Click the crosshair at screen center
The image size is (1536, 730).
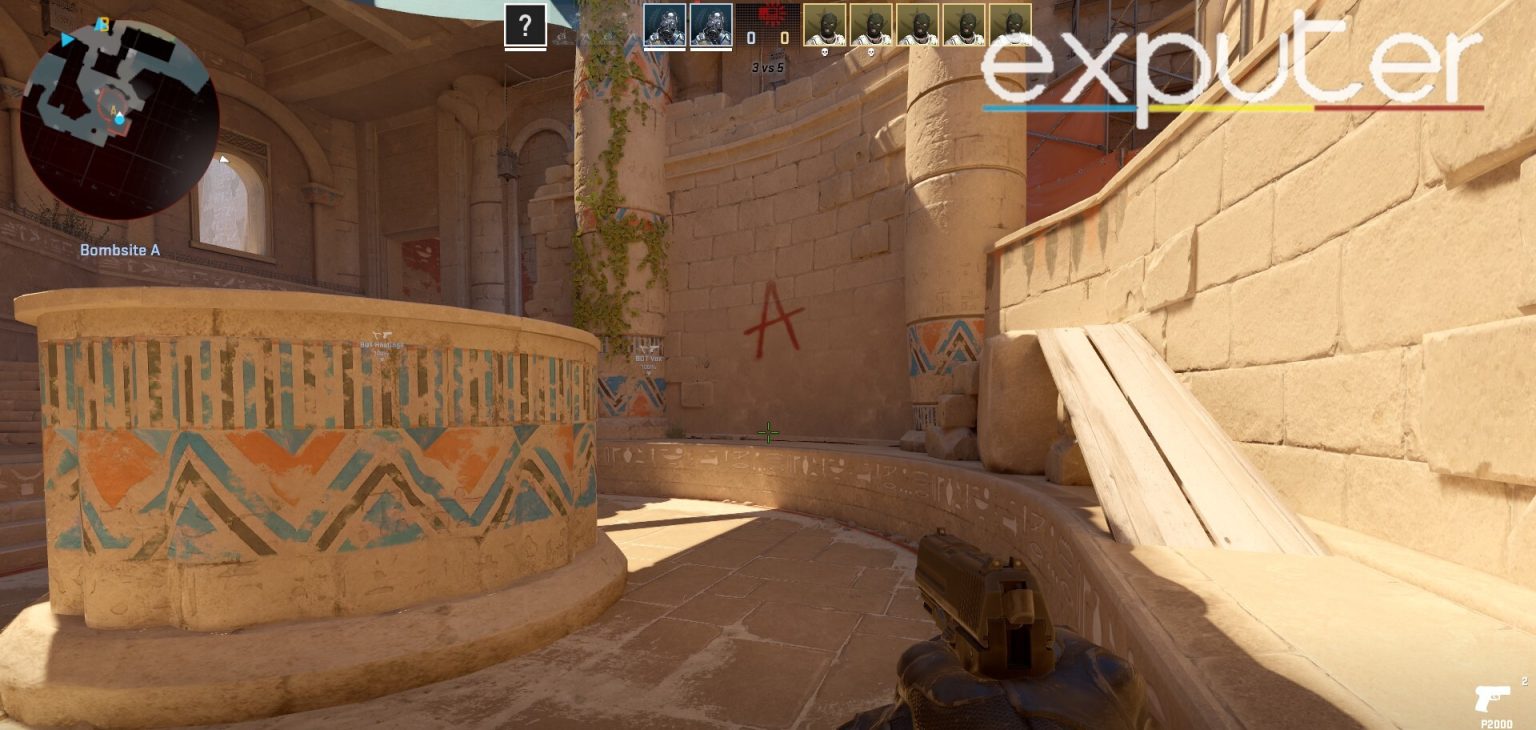(768, 432)
